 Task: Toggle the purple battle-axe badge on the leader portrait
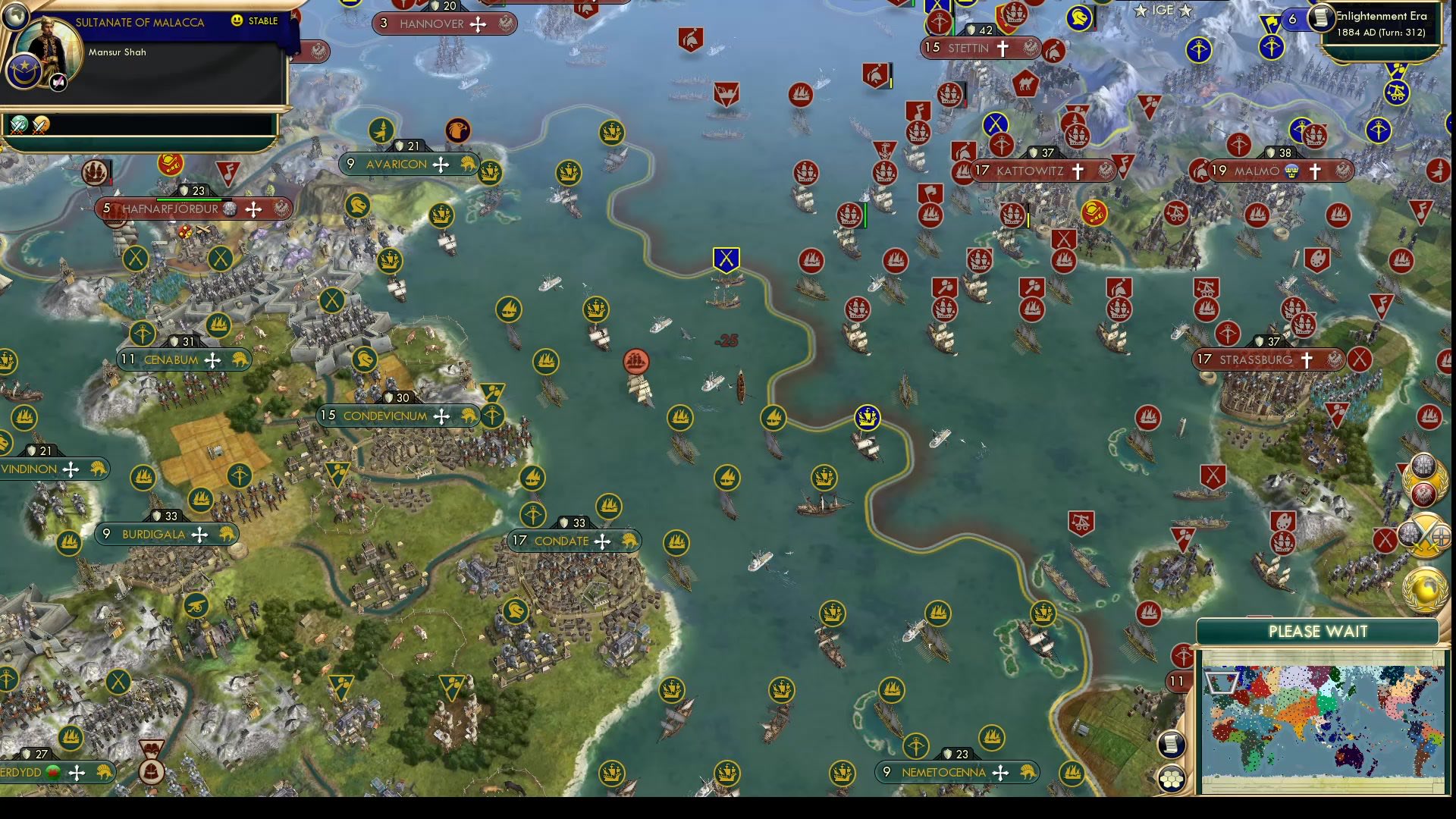[58, 82]
